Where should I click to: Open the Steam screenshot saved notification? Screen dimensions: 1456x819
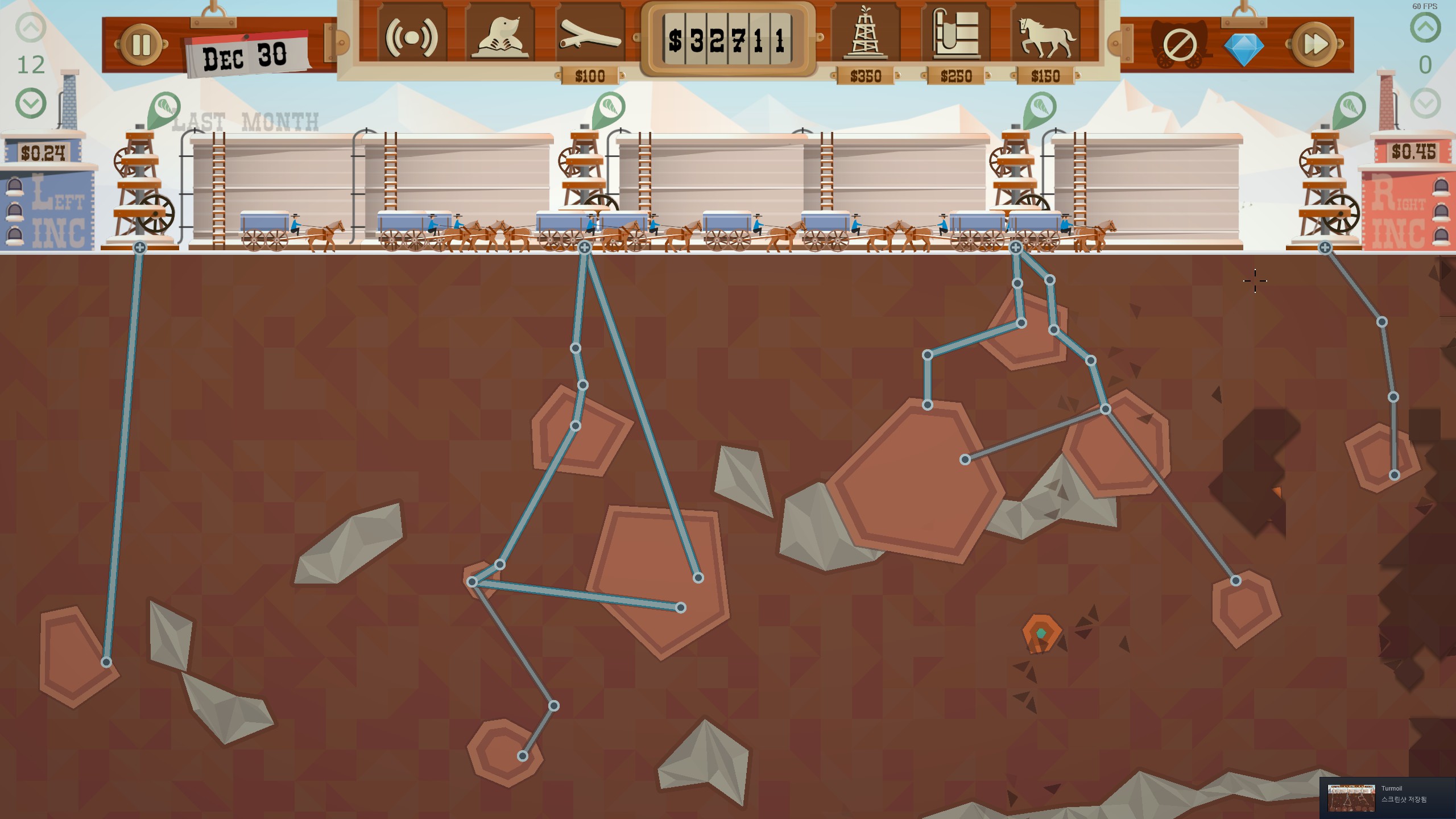pyautogui.click(x=1388, y=797)
